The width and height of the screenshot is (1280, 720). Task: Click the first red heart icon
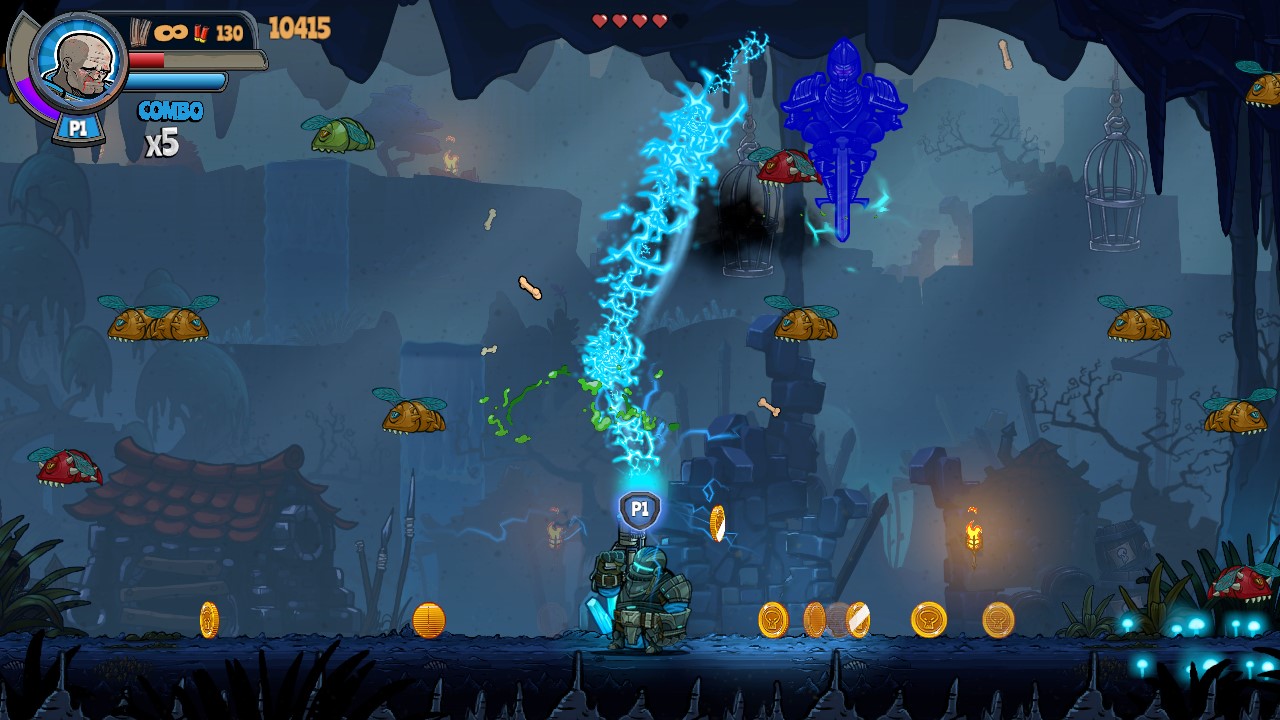coord(600,21)
